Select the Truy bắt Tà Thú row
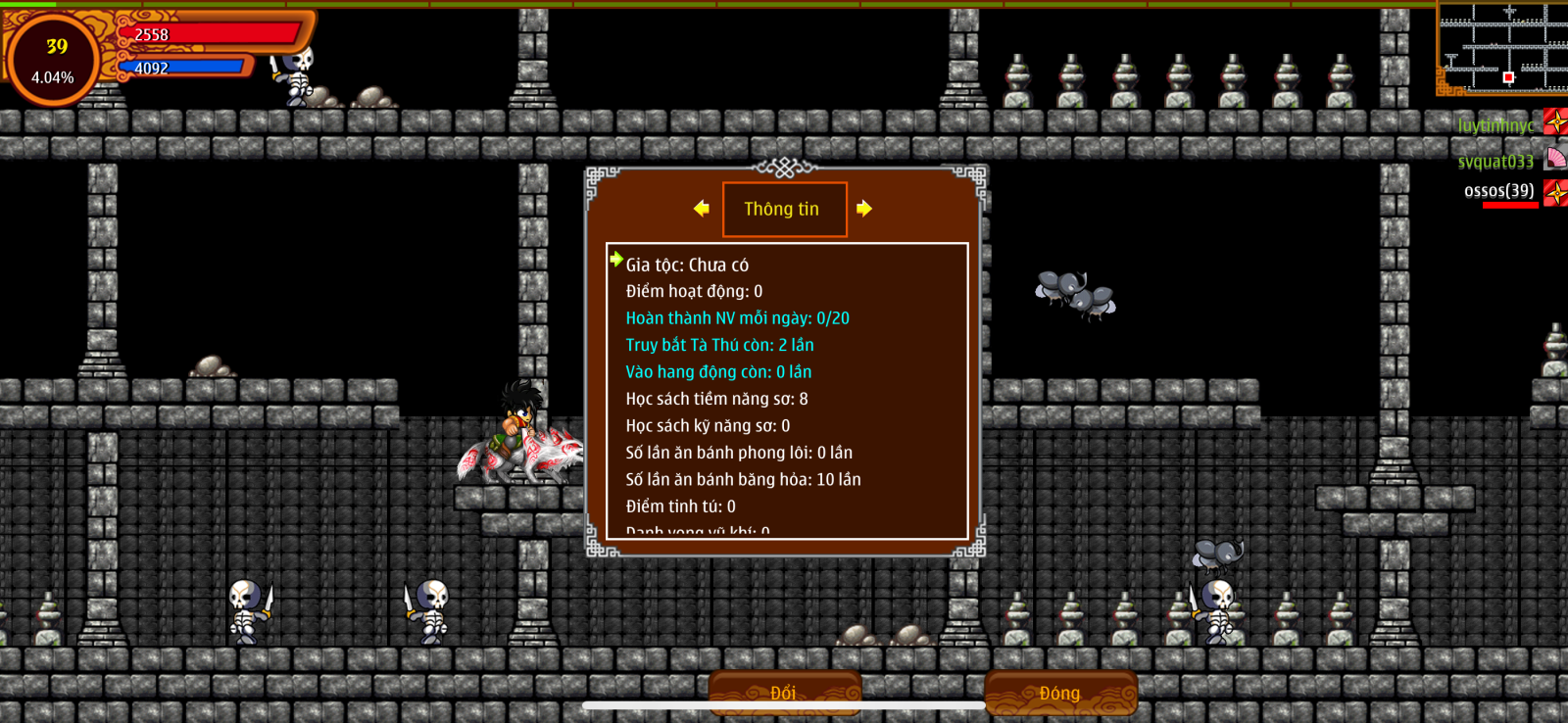1568x723 pixels. pos(719,345)
